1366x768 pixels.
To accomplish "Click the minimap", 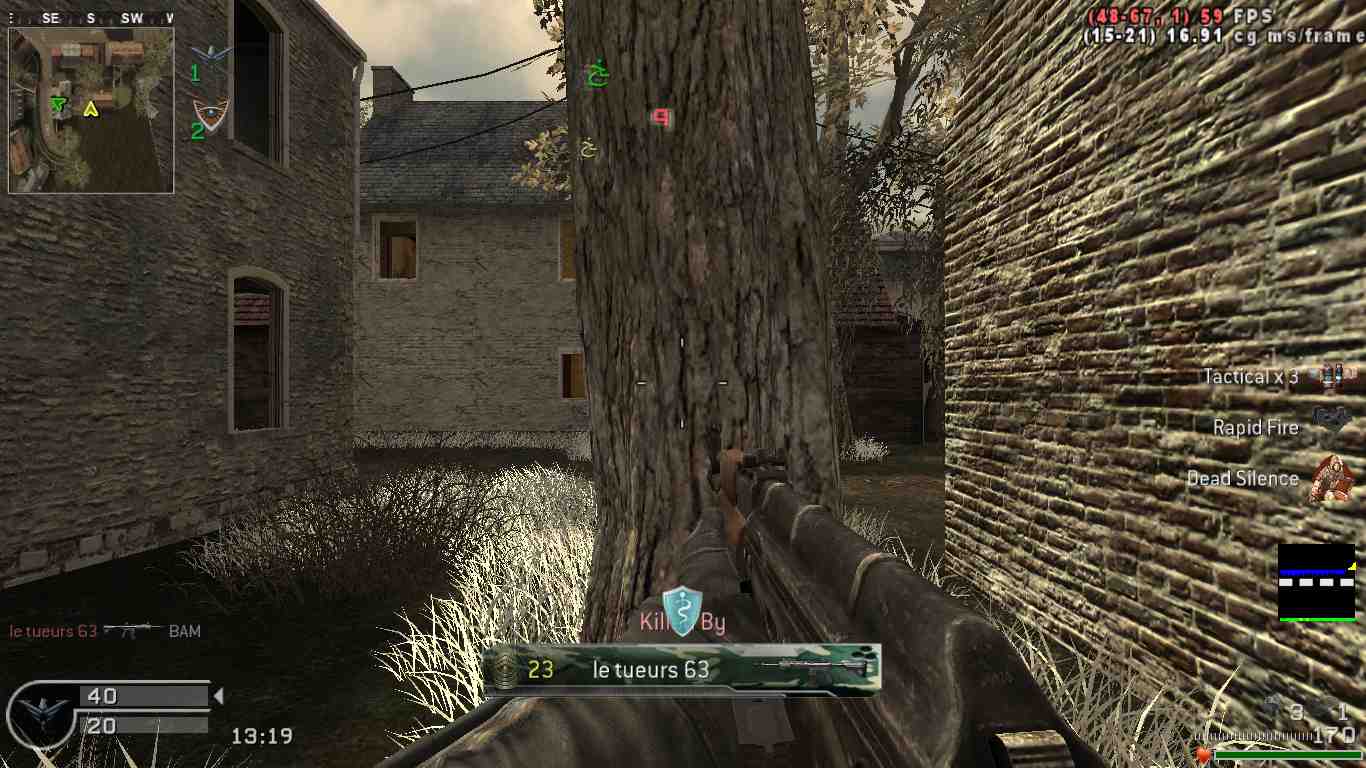I will (91, 110).
